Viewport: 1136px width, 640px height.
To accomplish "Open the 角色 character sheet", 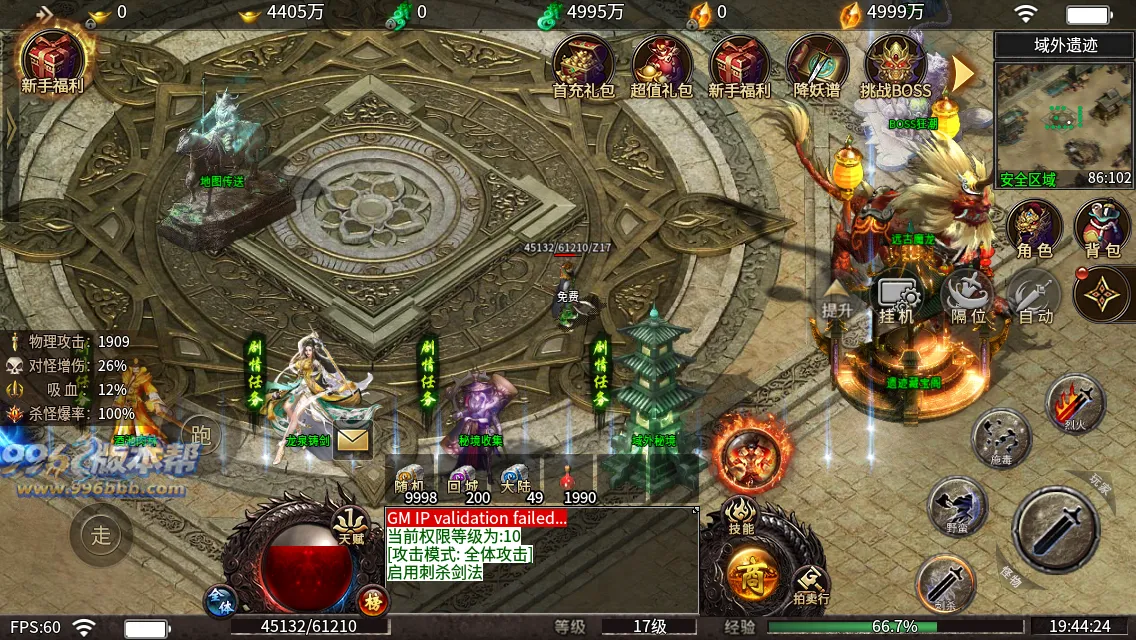I will click(1034, 228).
